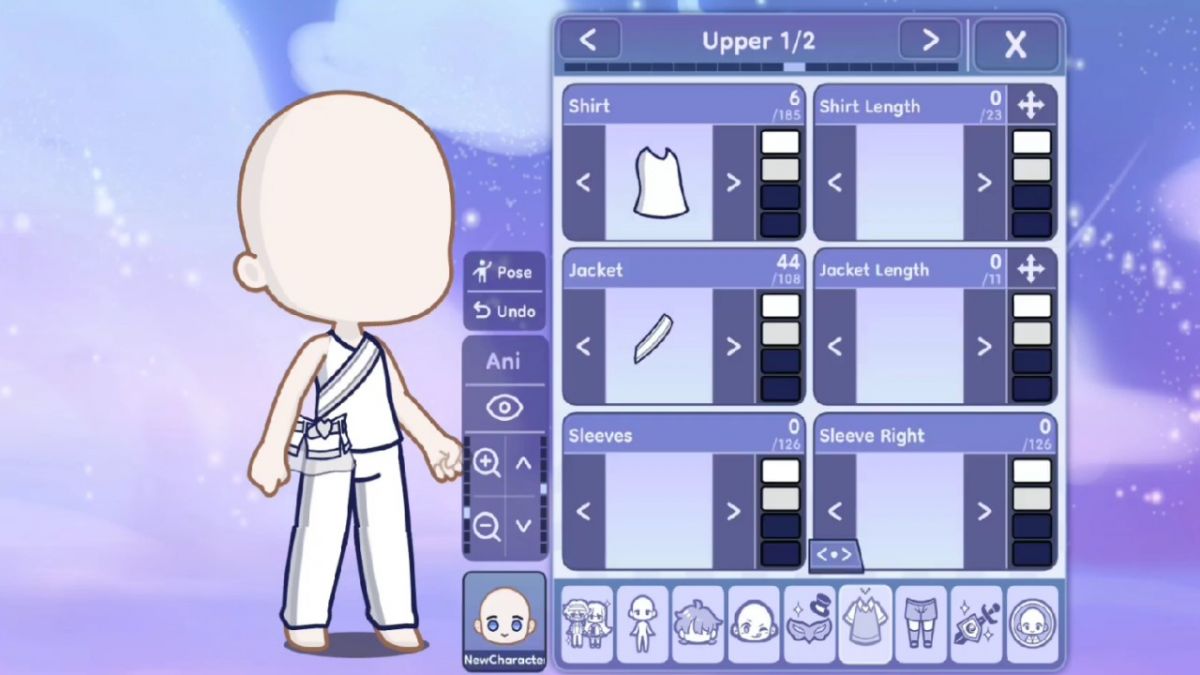The height and width of the screenshot is (675, 1200).
Task: Undo the last change
Action: point(505,311)
